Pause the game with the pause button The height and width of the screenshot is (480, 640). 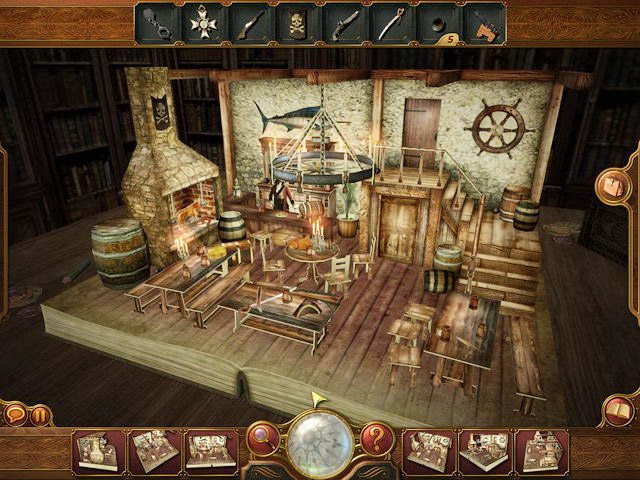tap(41, 414)
